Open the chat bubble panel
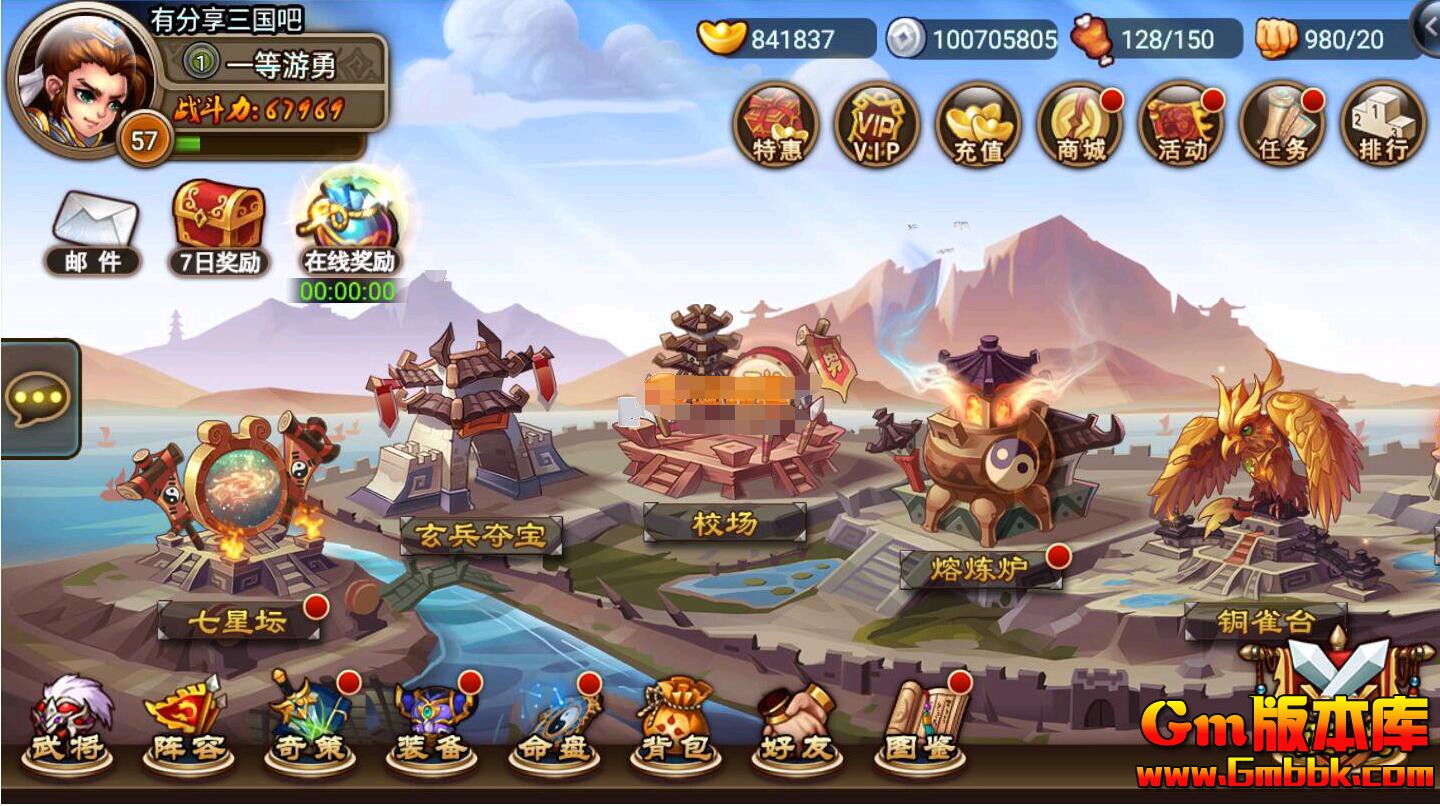 [38, 398]
